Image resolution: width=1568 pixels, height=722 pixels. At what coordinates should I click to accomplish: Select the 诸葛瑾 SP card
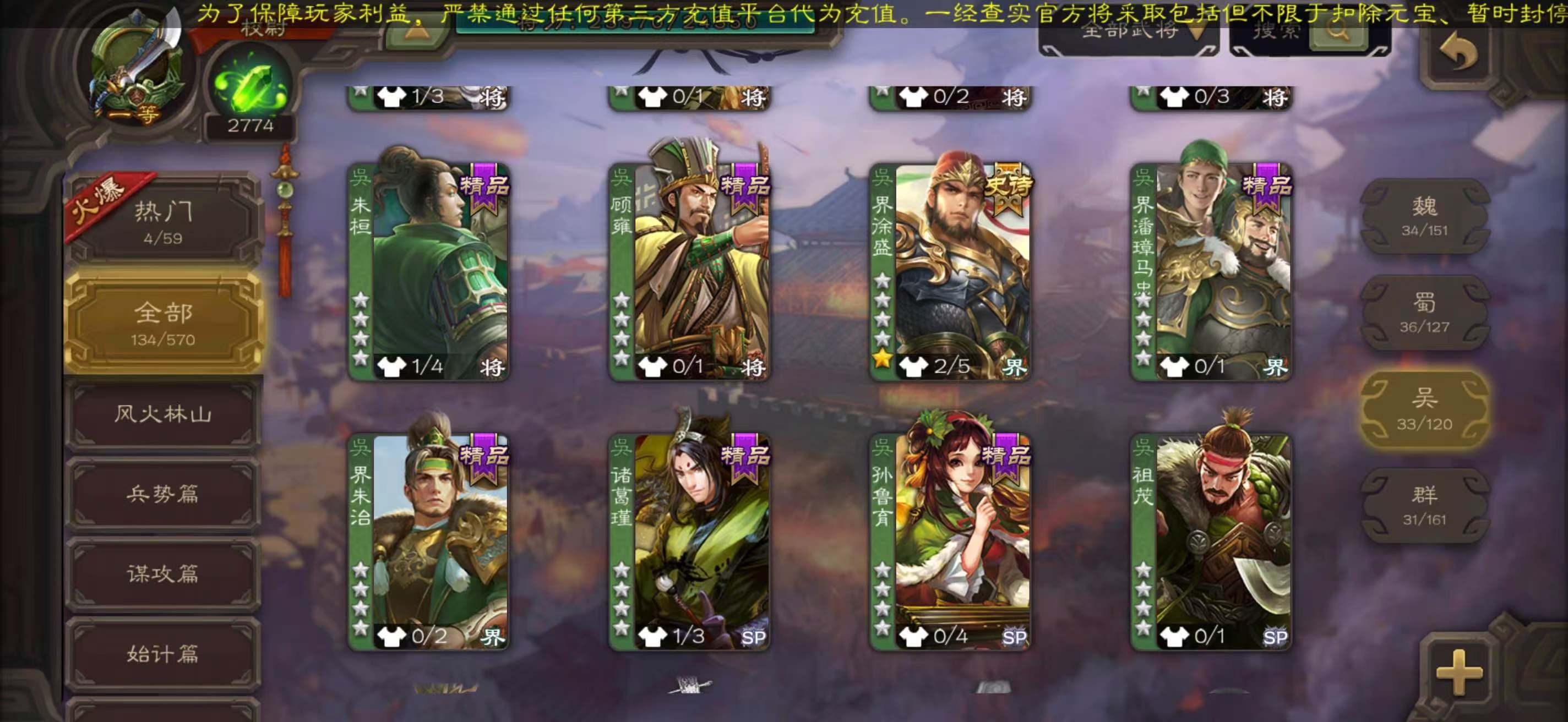[x=690, y=541]
